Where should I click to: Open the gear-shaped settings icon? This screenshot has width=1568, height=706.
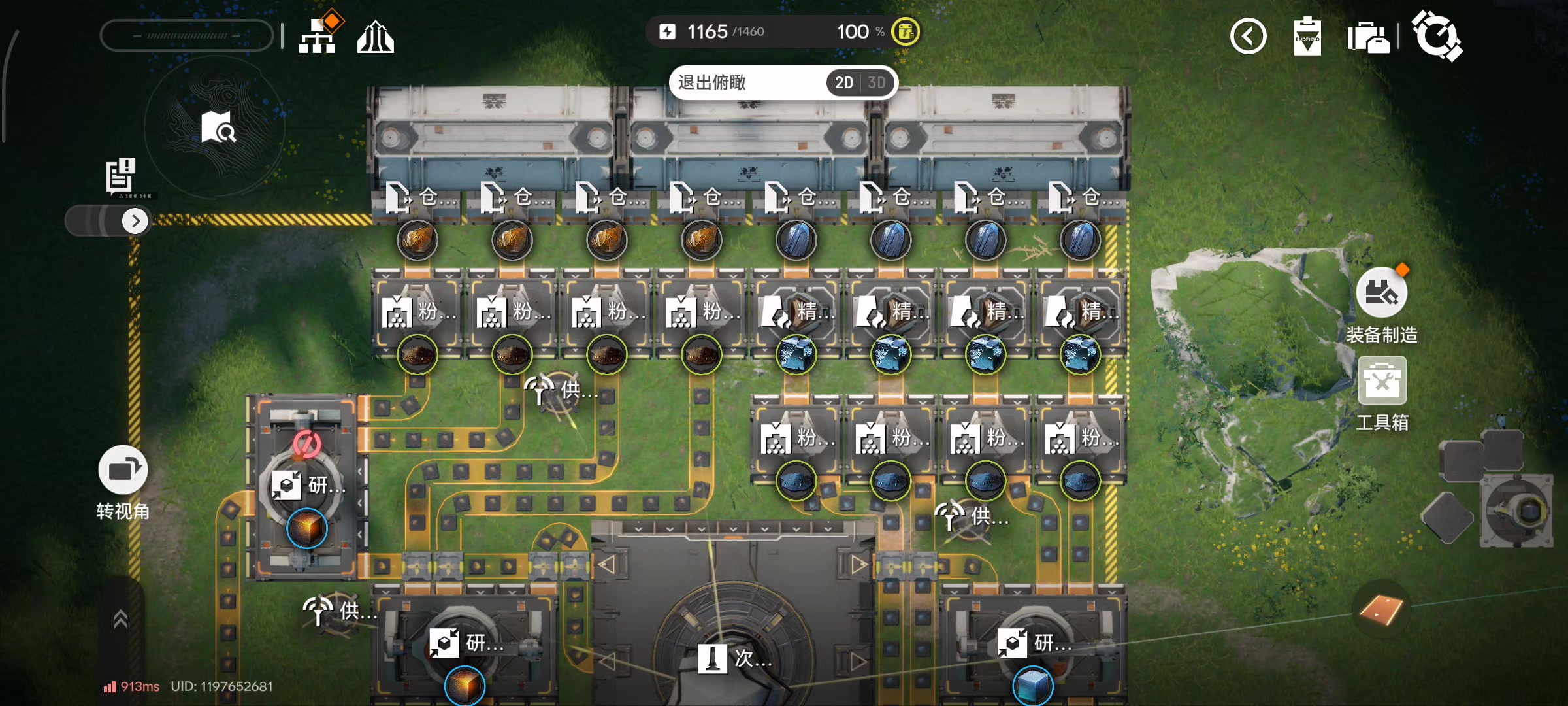[1437, 36]
